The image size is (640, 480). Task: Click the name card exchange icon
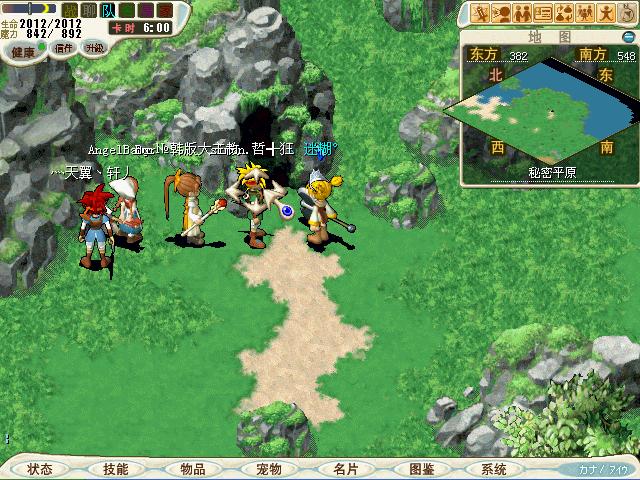(x=543, y=13)
